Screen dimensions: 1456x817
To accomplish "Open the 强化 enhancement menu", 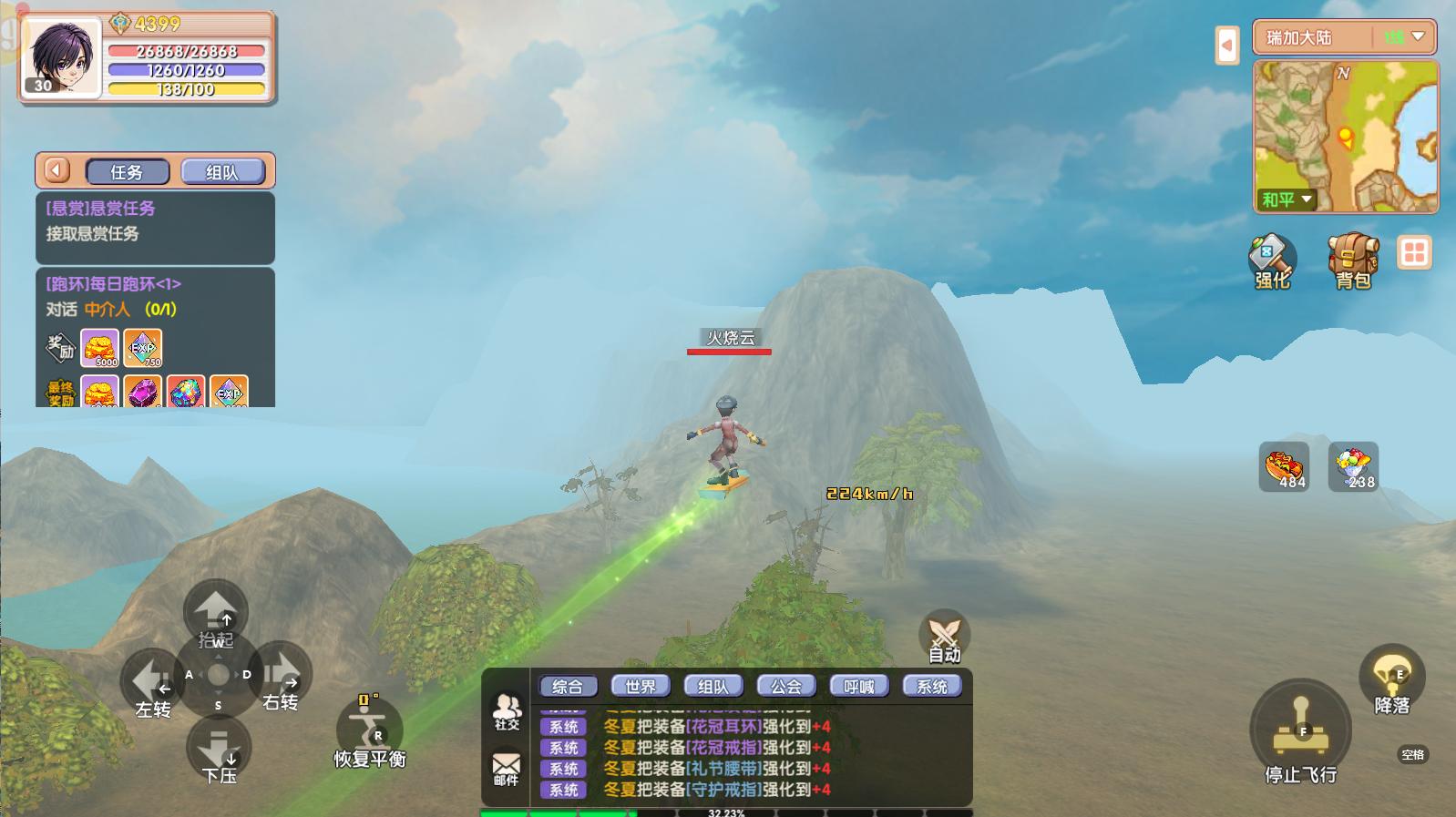I will (x=1272, y=260).
